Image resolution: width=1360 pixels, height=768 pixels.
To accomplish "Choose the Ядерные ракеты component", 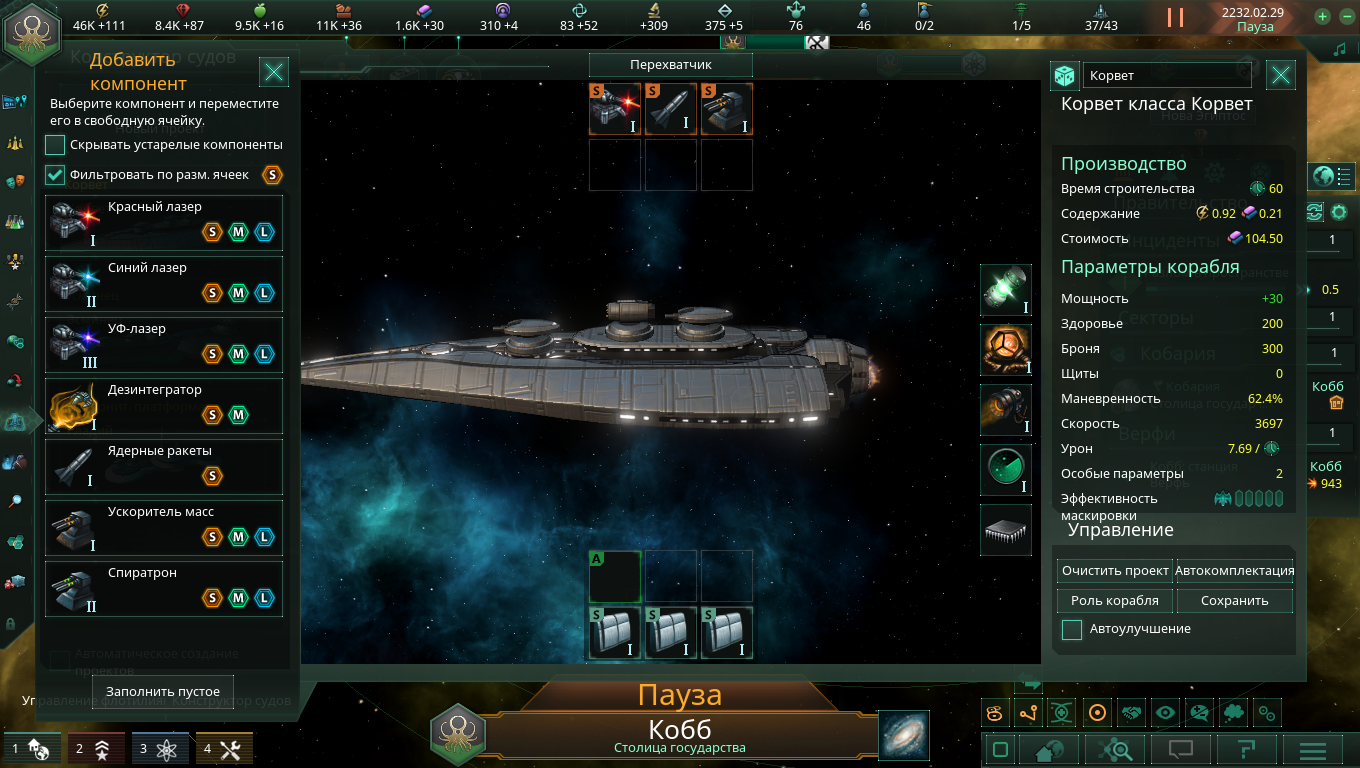I will click(x=164, y=467).
